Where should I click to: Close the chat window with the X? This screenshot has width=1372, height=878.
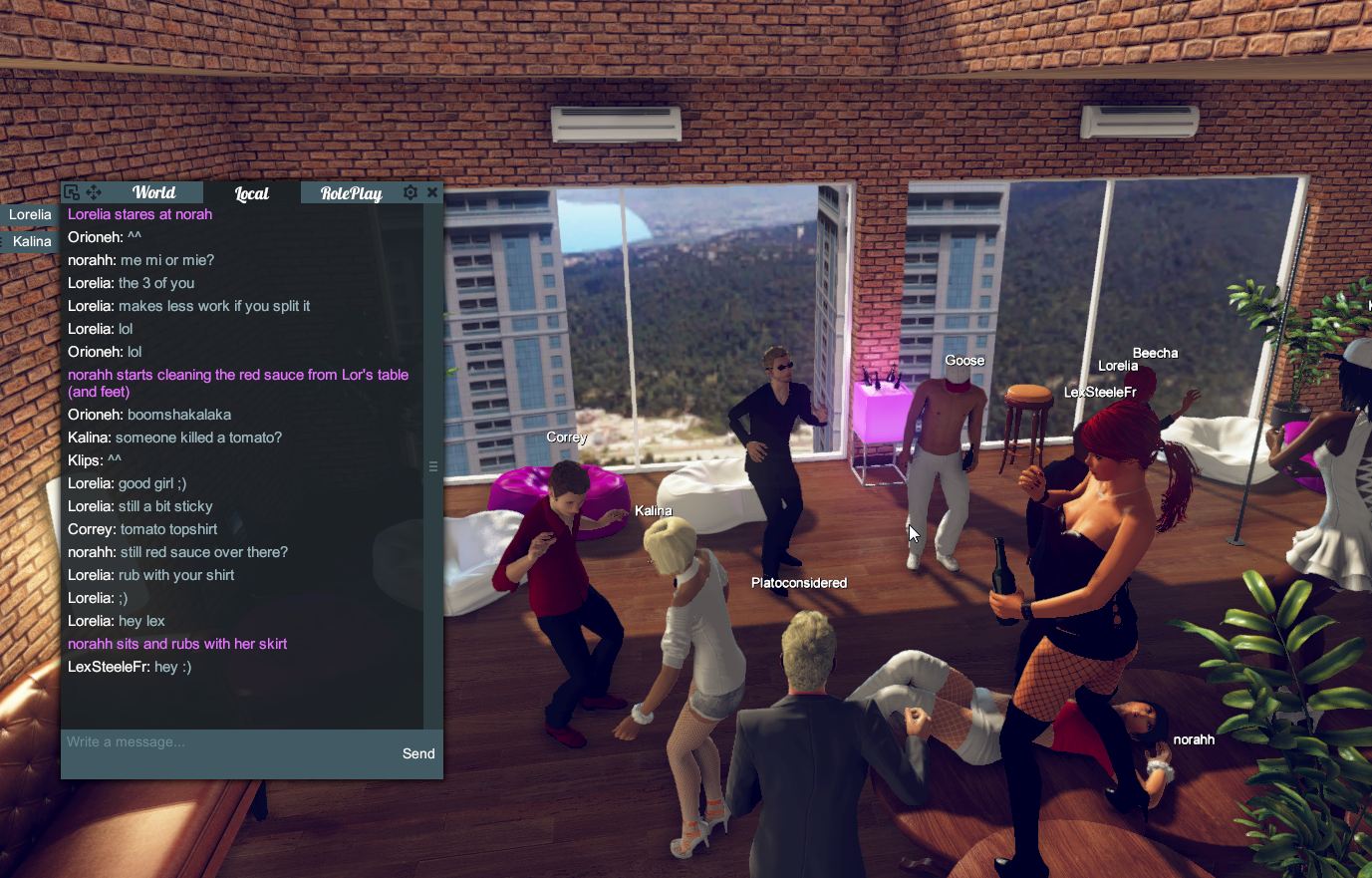click(432, 191)
